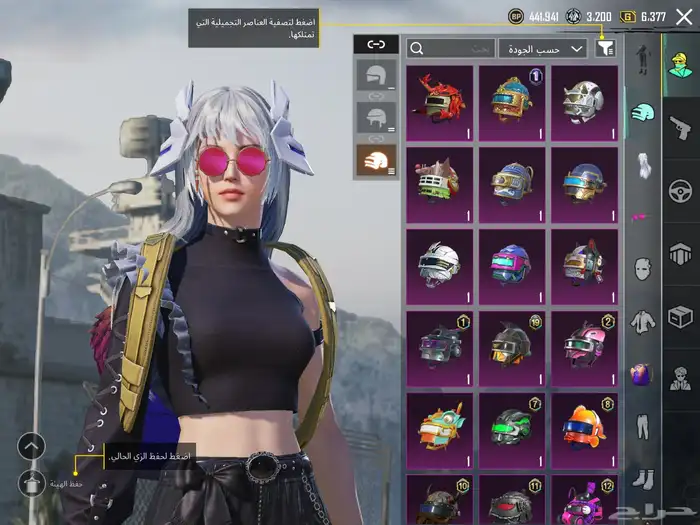Save current outfit with the hanger button
This screenshot has height=525, width=700.
click(32, 484)
